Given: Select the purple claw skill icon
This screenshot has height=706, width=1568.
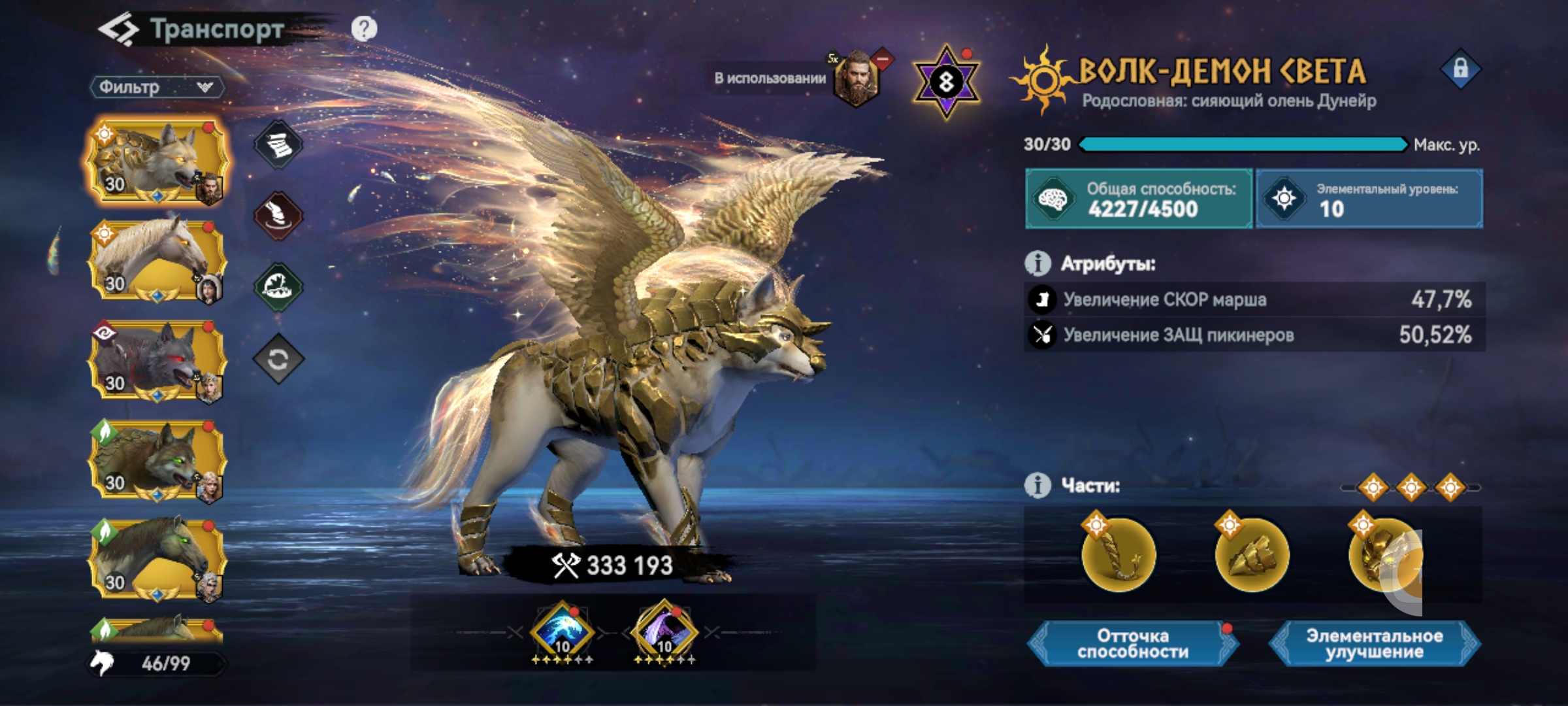Looking at the screenshot, I should 664,631.
